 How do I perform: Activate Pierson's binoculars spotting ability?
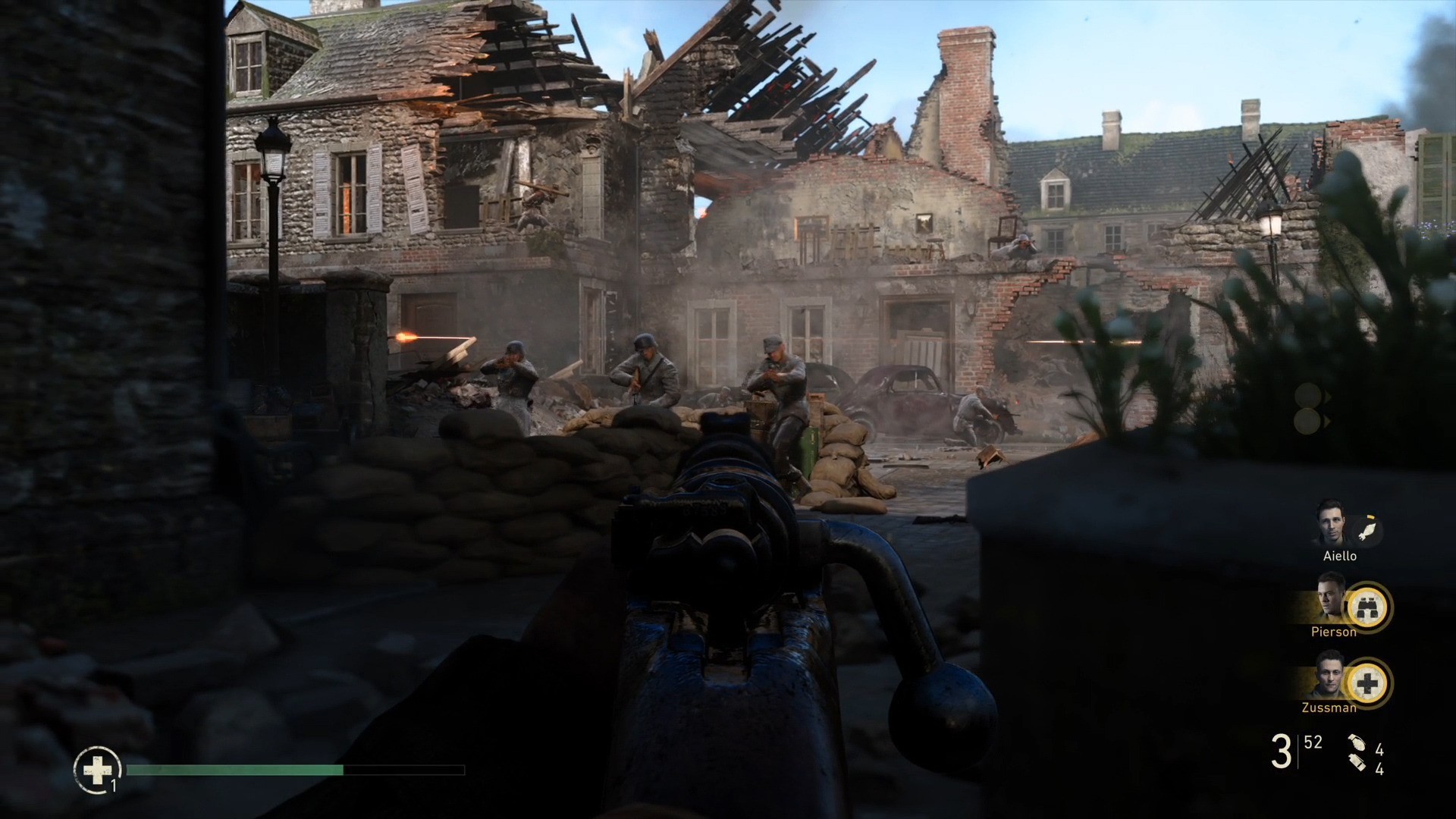click(1368, 607)
